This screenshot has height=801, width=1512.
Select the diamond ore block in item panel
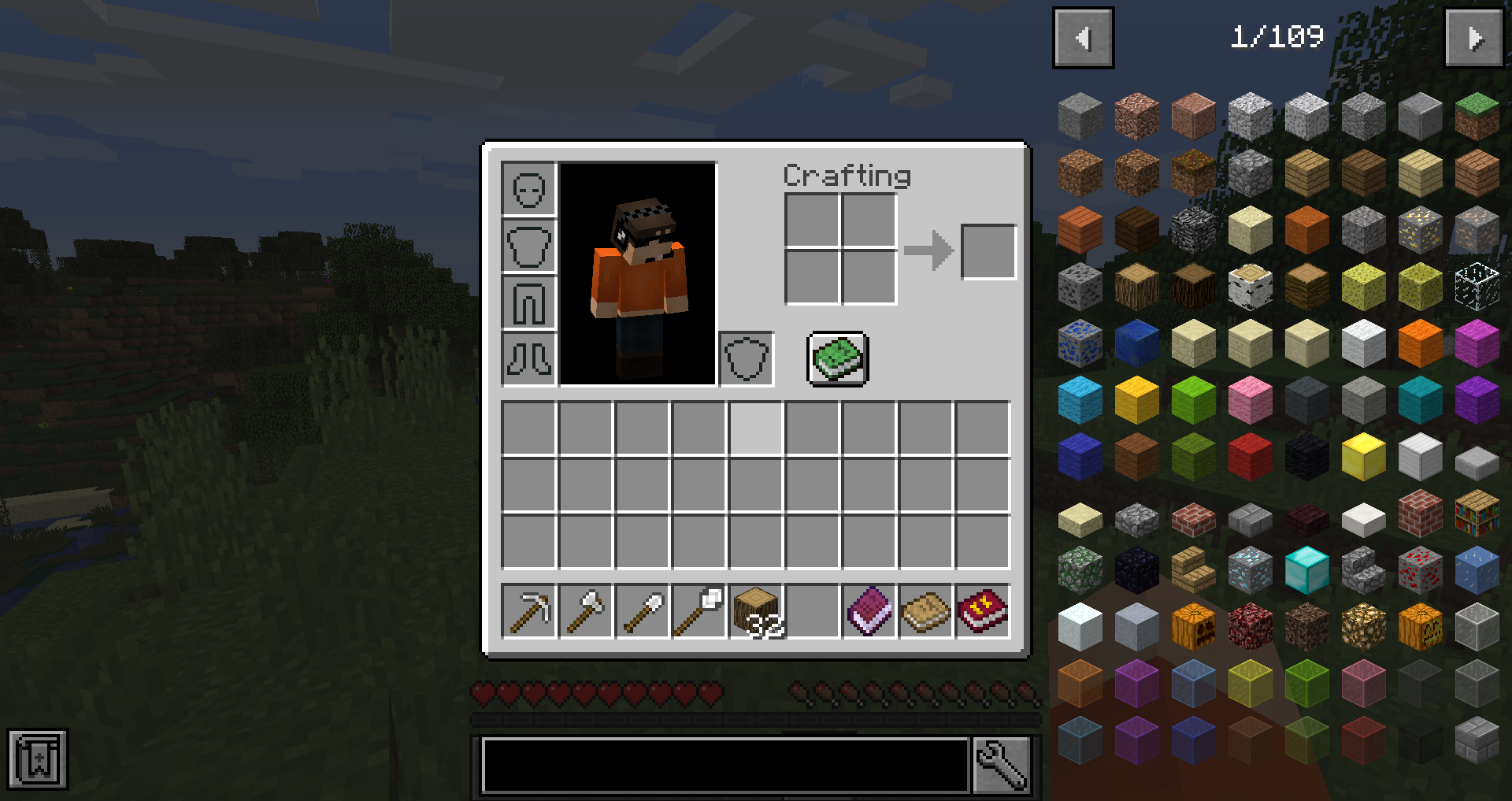click(x=1249, y=569)
